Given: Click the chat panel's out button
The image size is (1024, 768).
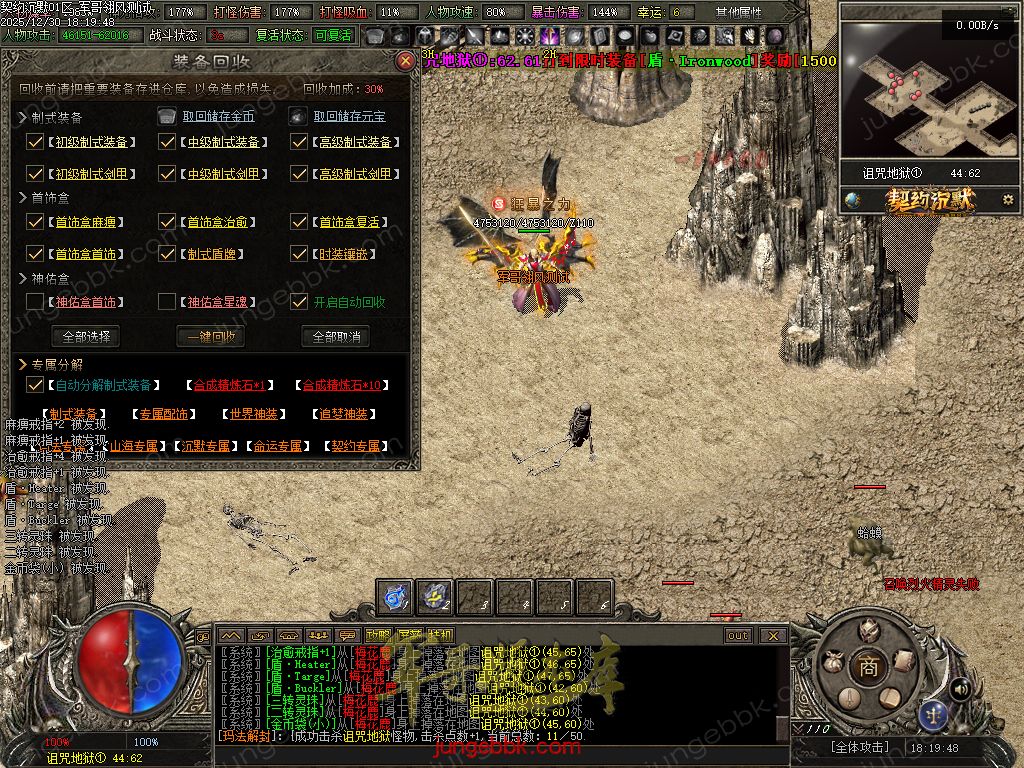Looking at the screenshot, I should [x=738, y=635].
